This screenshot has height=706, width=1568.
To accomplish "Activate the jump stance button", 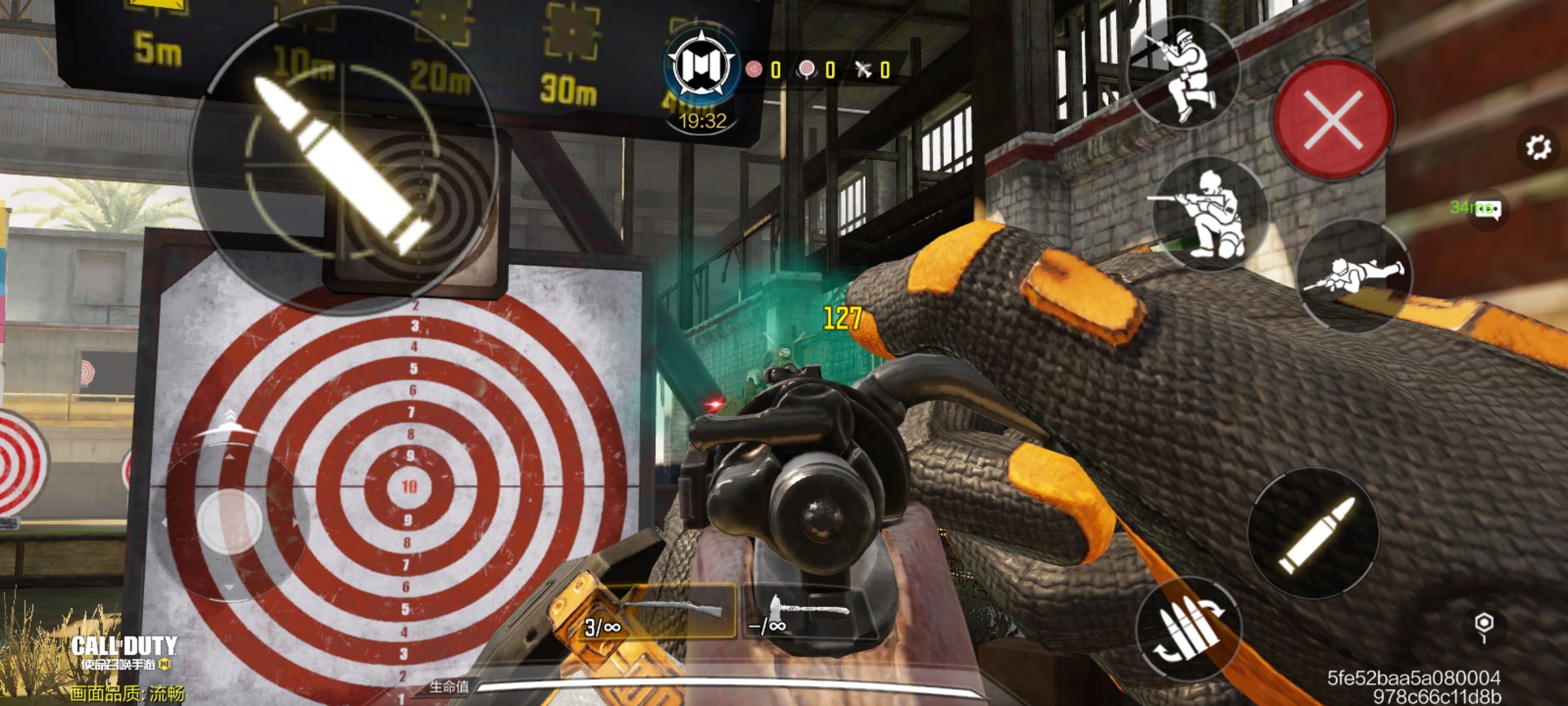I will 1184,73.
